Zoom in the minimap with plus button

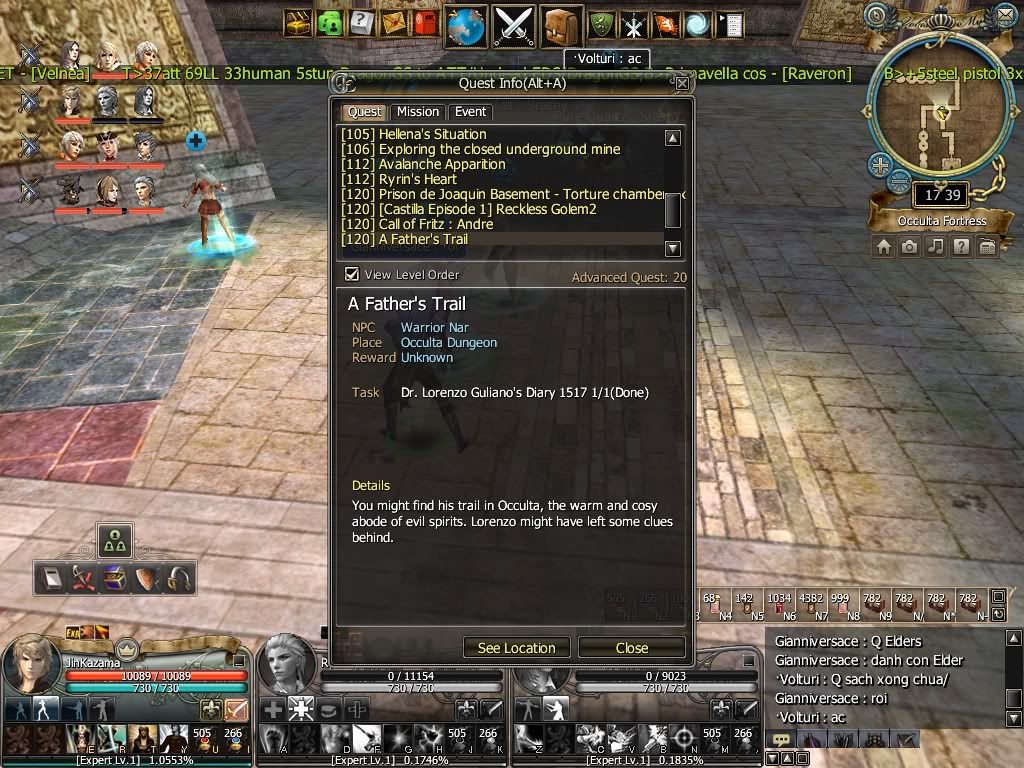[x=879, y=165]
